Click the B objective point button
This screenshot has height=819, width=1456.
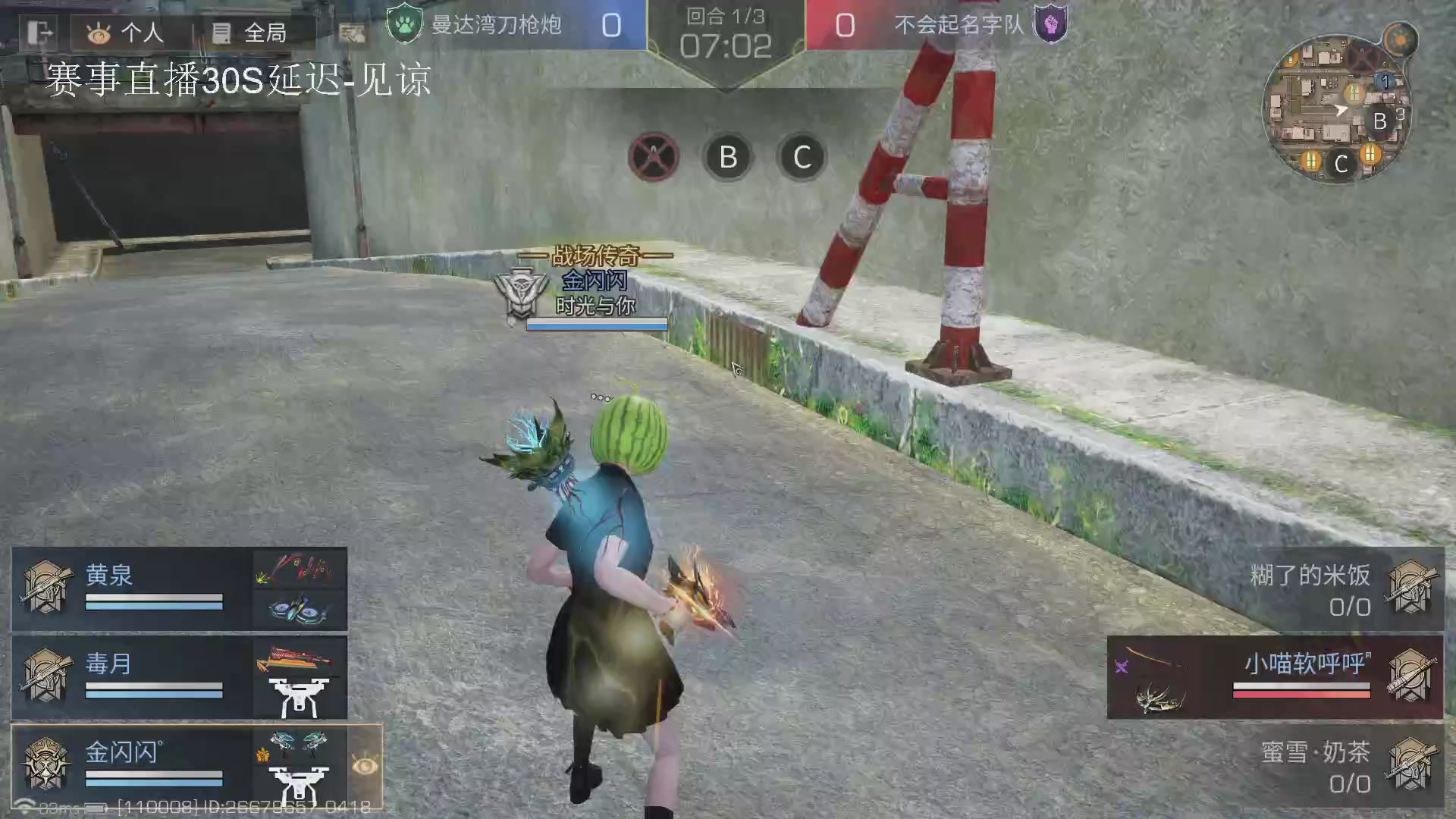728,157
